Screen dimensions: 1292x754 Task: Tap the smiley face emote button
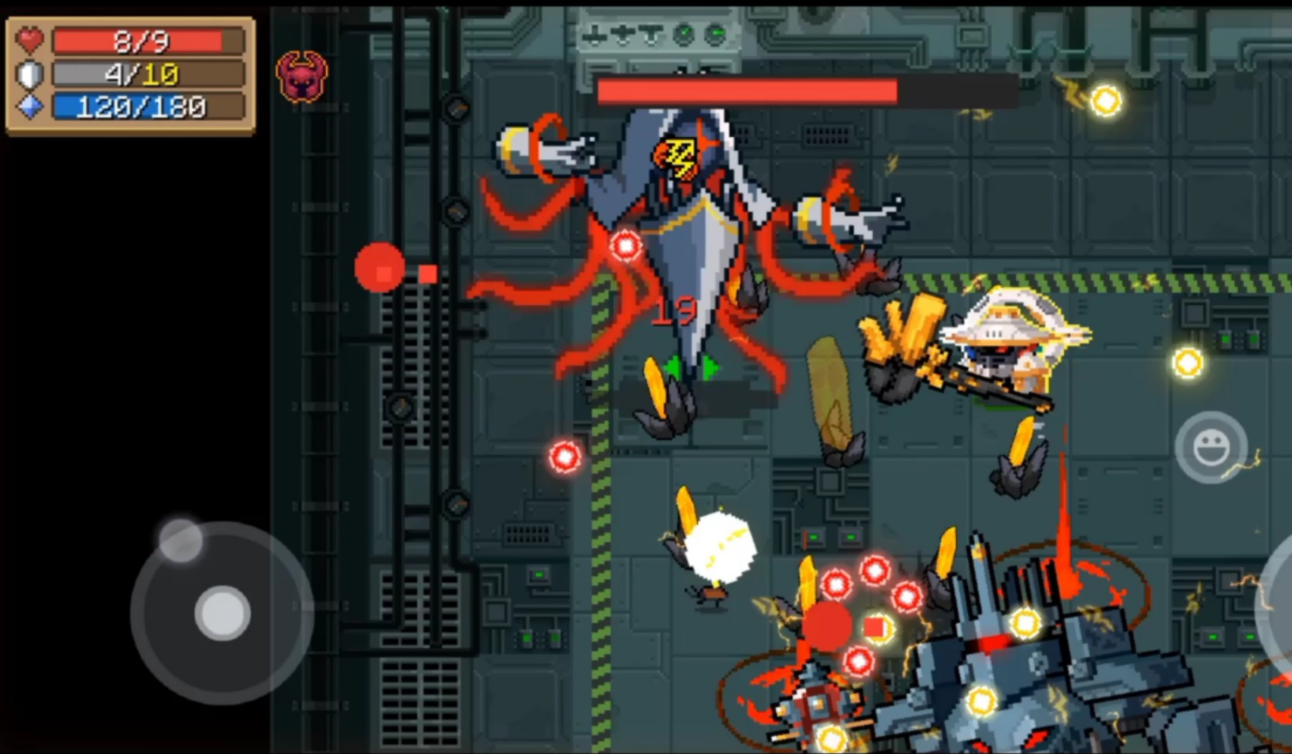point(1211,447)
